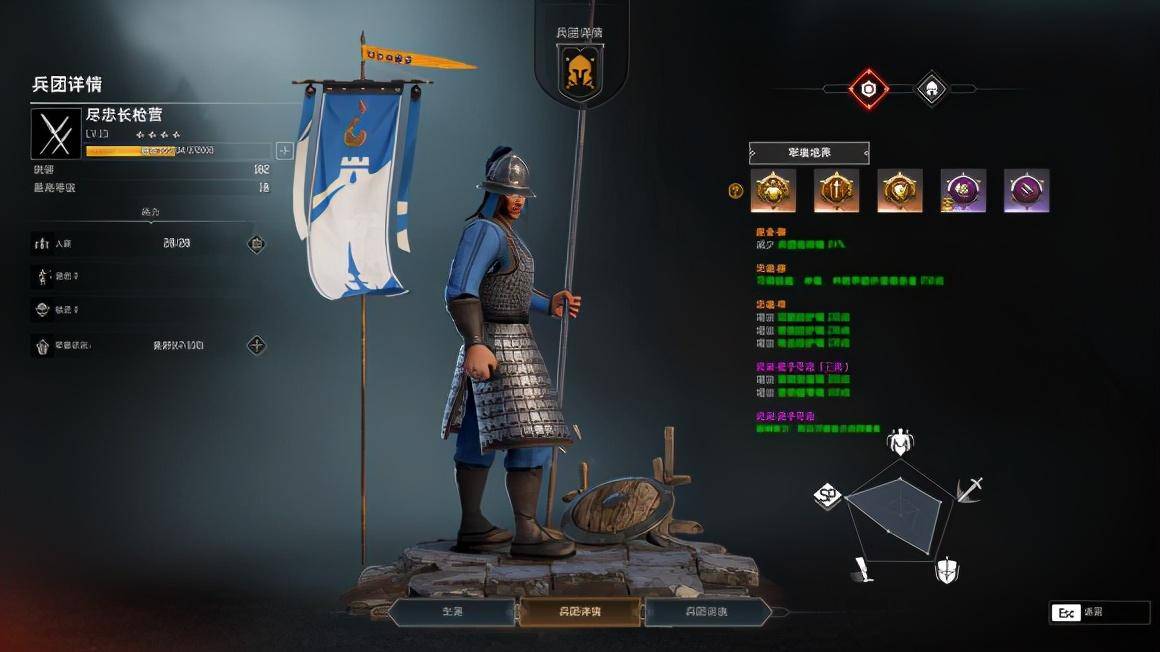Switch to the red hexagon diamond tab

(869, 89)
